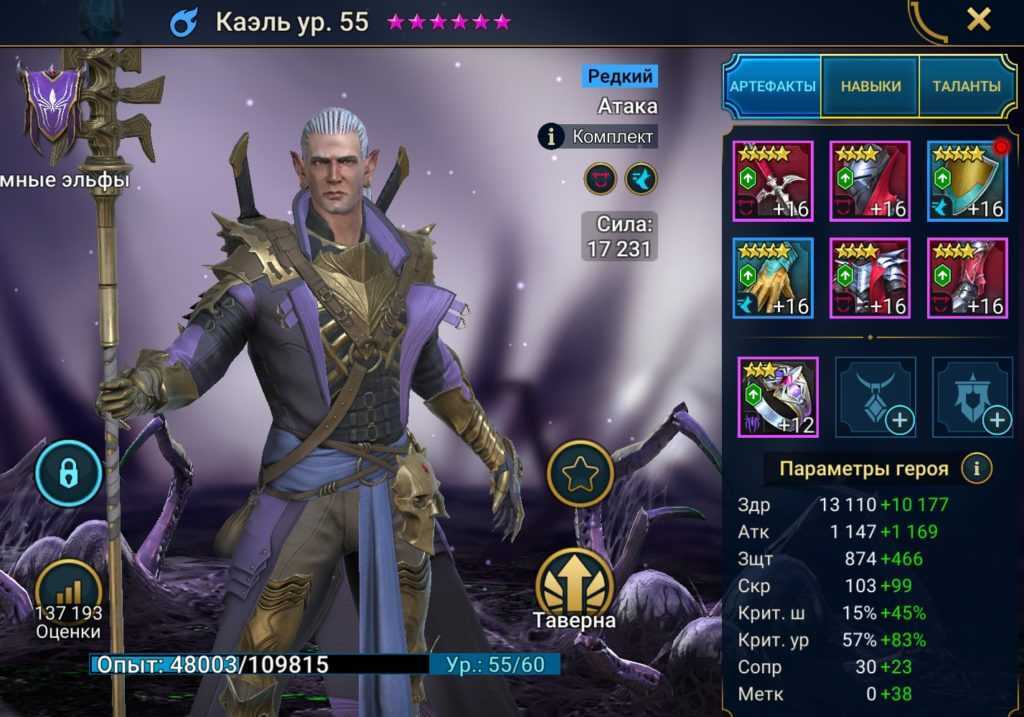This screenshot has height=717, width=1024.
Task: Select the Артефакты tab
Action: point(772,86)
